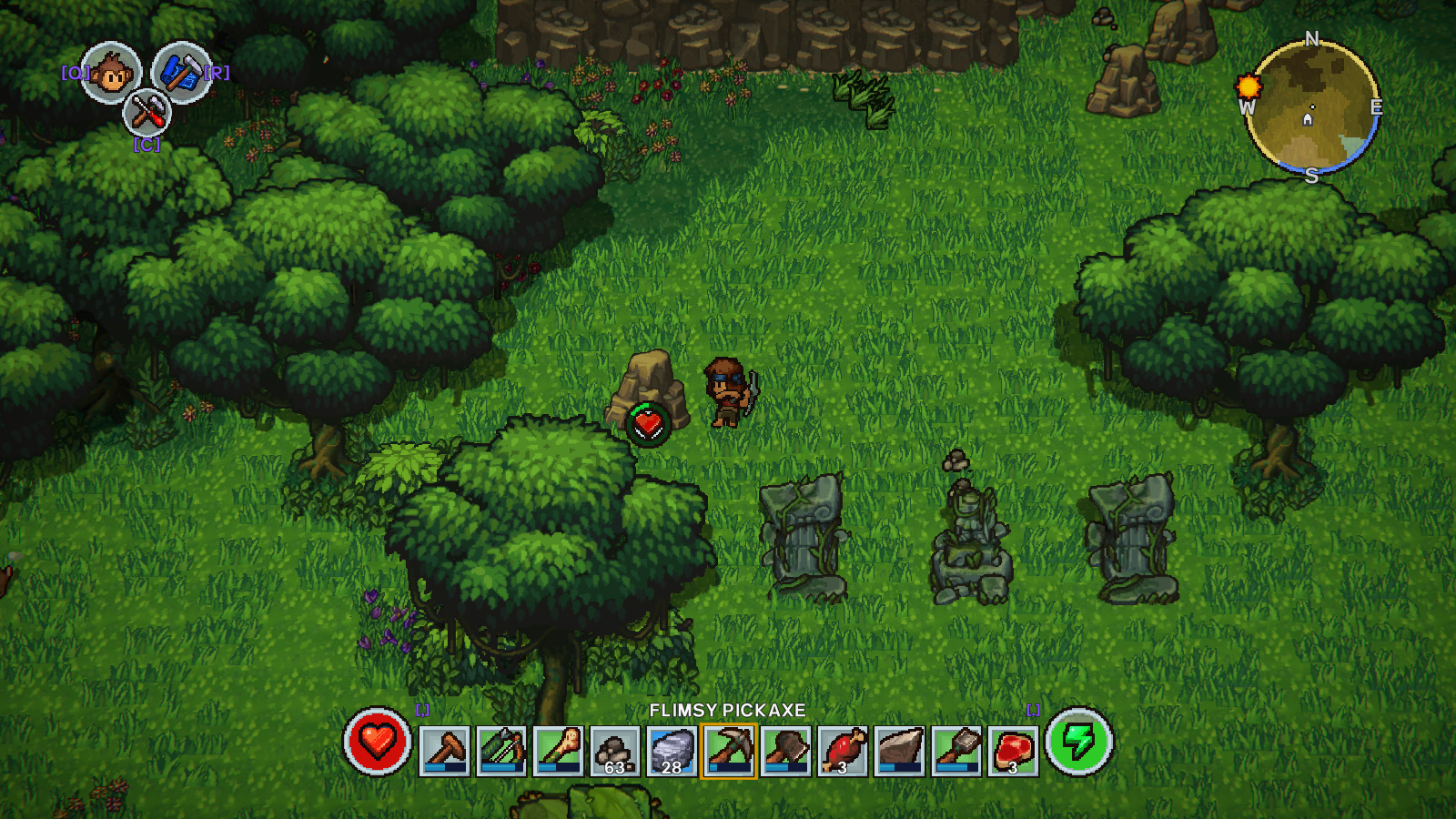Select the stone-headed hammer slot

coord(955,751)
